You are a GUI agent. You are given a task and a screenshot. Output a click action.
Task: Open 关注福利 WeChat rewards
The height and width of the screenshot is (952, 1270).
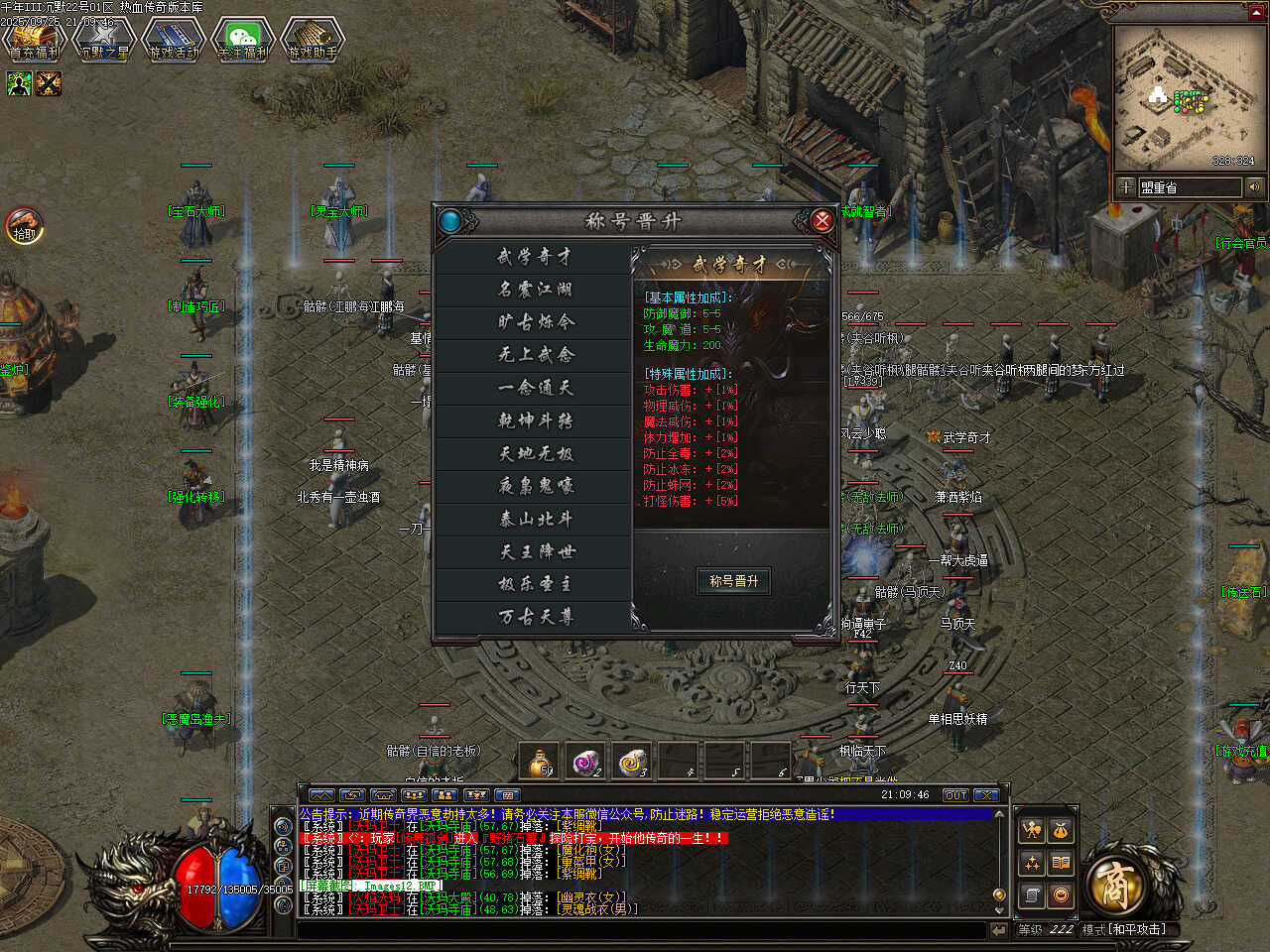click(x=243, y=40)
